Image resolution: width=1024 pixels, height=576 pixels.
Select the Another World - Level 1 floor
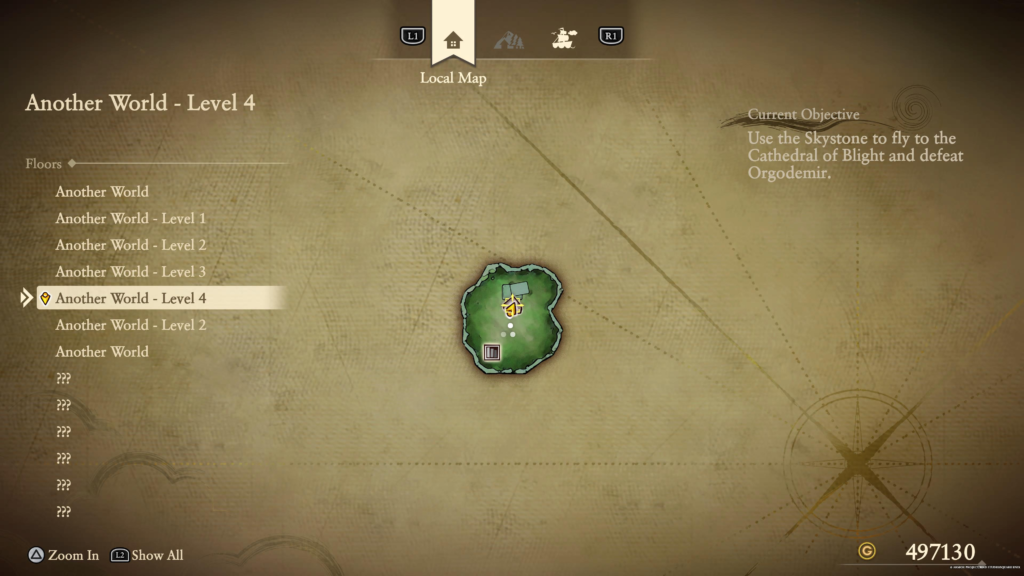tap(130, 218)
